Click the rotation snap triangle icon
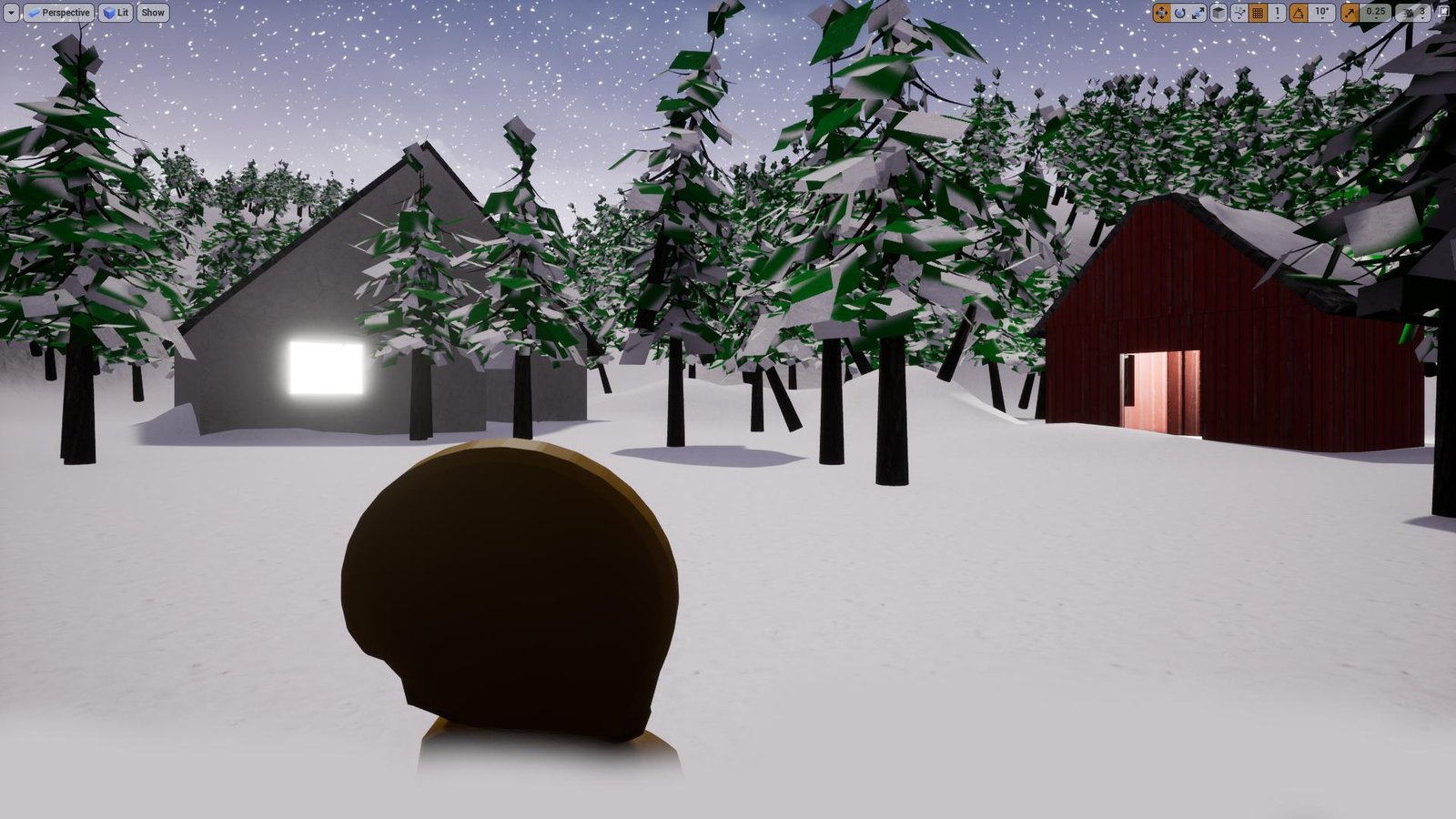The image size is (1456, 819). click(x=1299, y=12)
